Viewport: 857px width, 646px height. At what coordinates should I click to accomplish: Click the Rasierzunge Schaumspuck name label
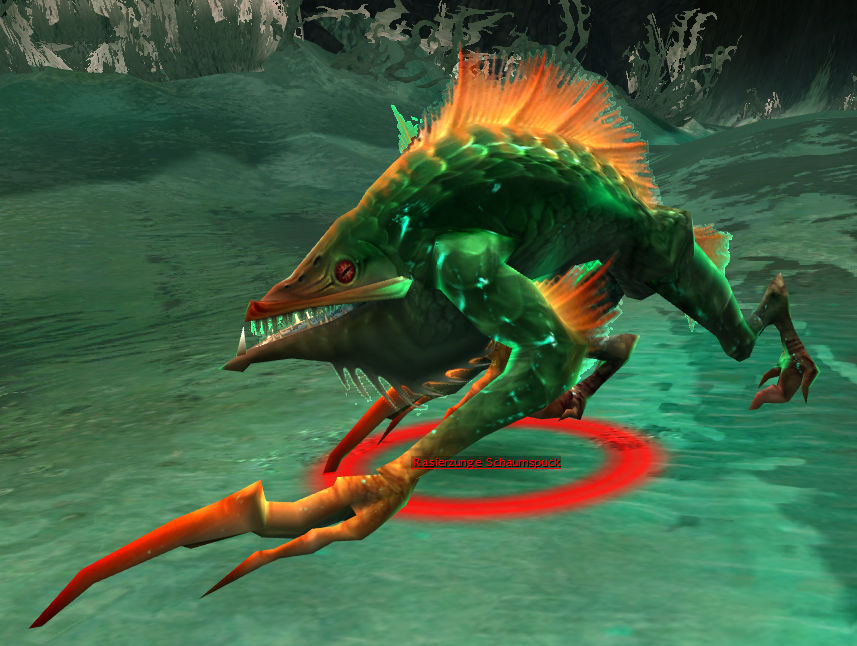pos(487,462)
